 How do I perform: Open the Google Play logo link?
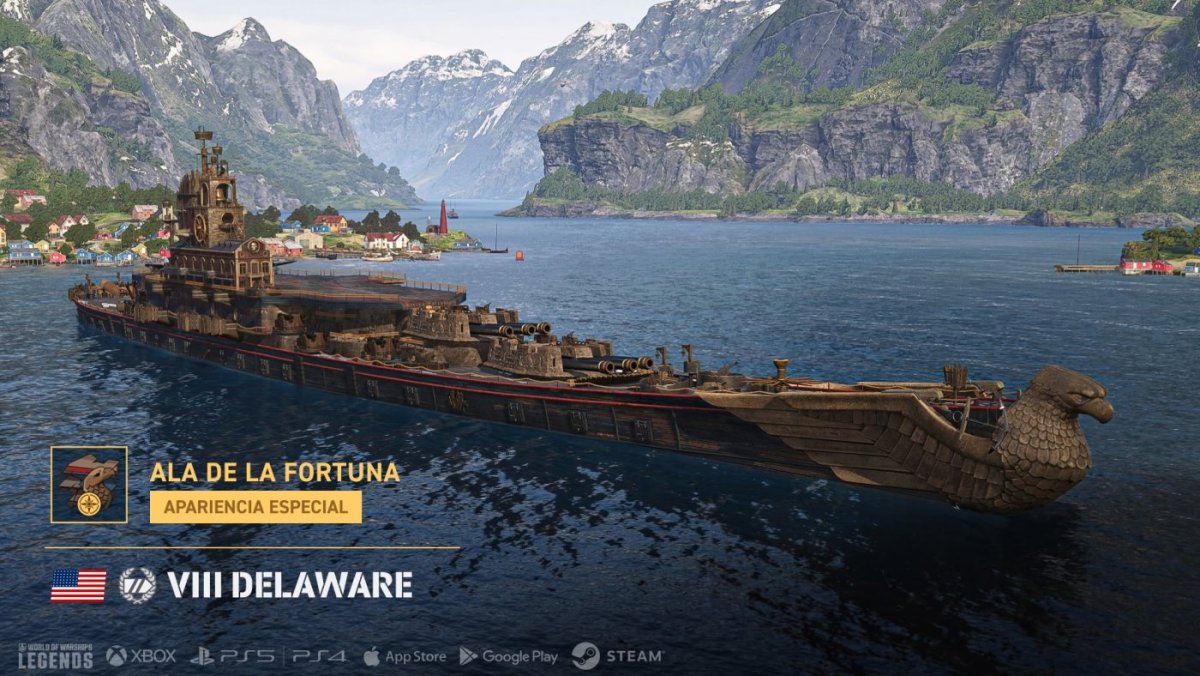[x=508, y=656]
